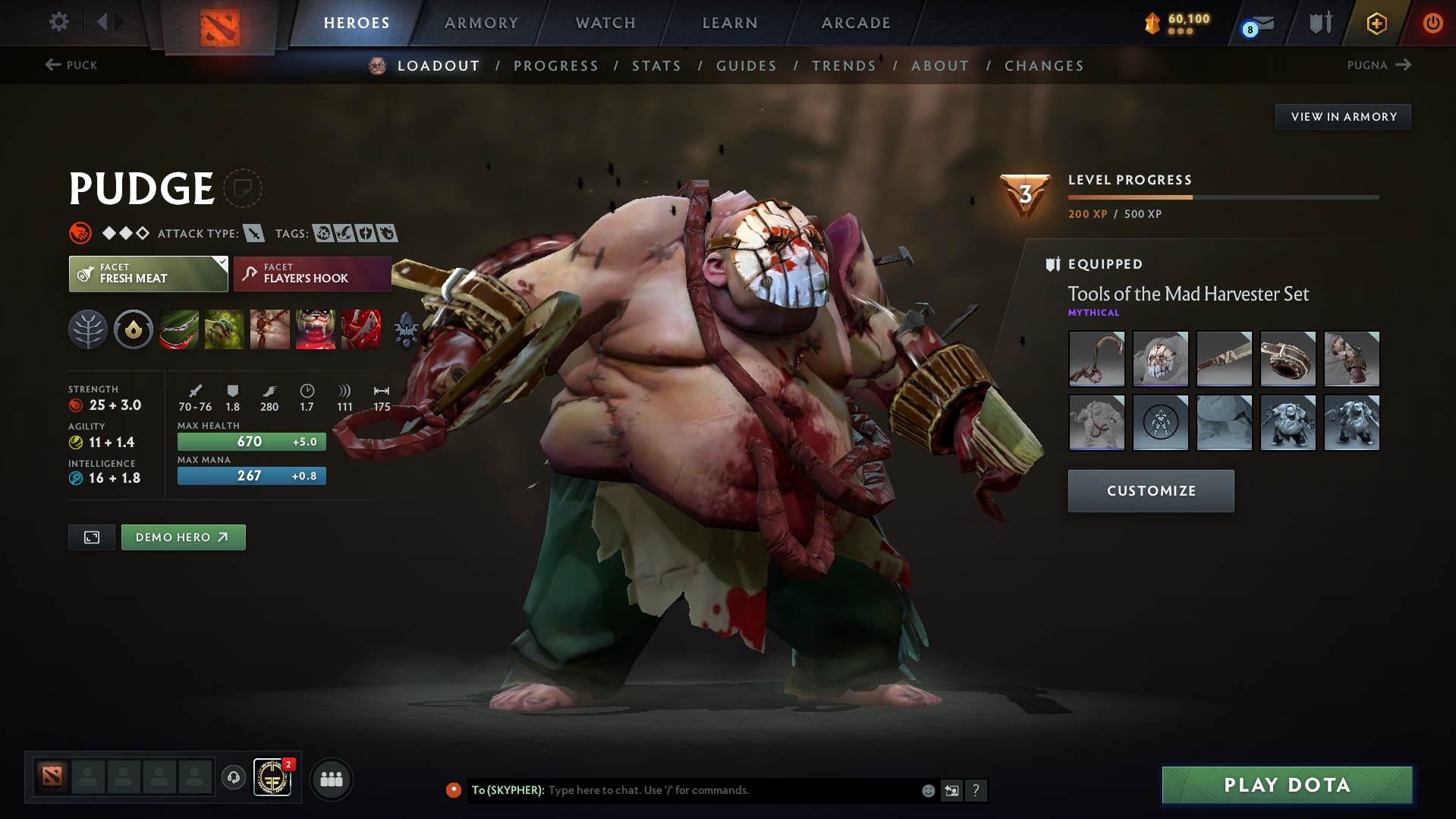The width and height of the screenshot is (1456, 819).
Task: View the Flesh Heap ability icon
Action: [270, 329]
